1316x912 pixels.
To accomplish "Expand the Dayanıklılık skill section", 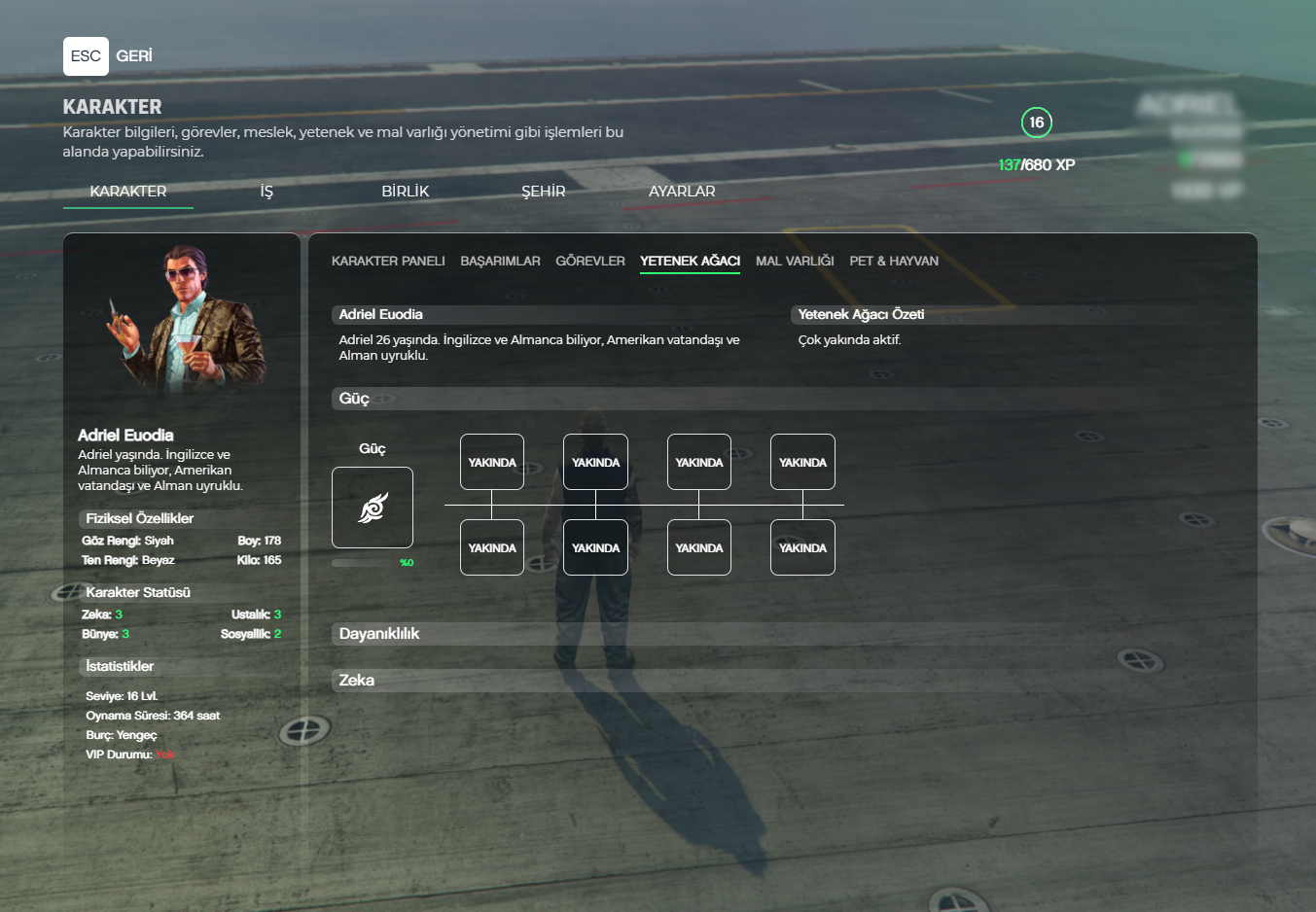I will (x=379, y=634).
